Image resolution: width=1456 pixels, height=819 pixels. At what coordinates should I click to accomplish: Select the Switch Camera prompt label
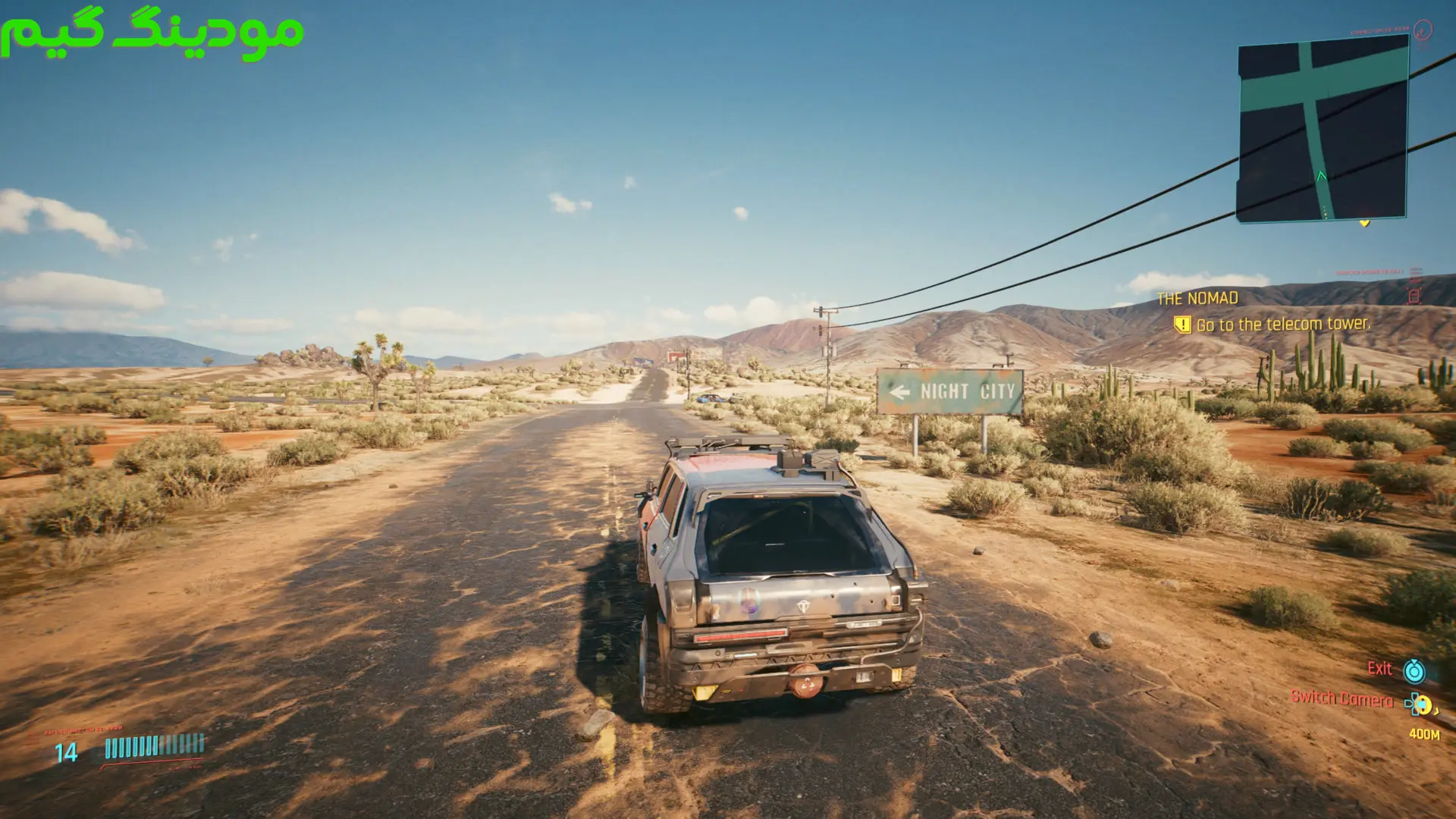point(1341,699)
